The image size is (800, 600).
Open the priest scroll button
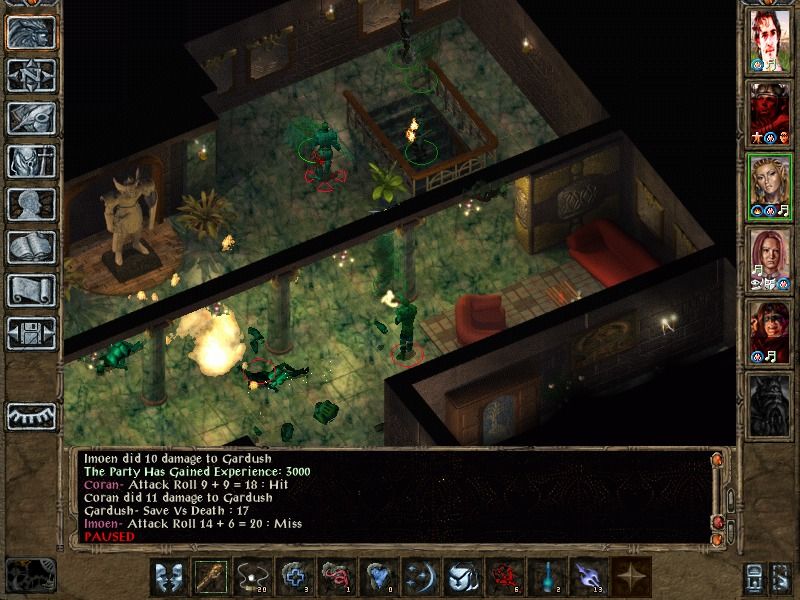coord(31,290)
